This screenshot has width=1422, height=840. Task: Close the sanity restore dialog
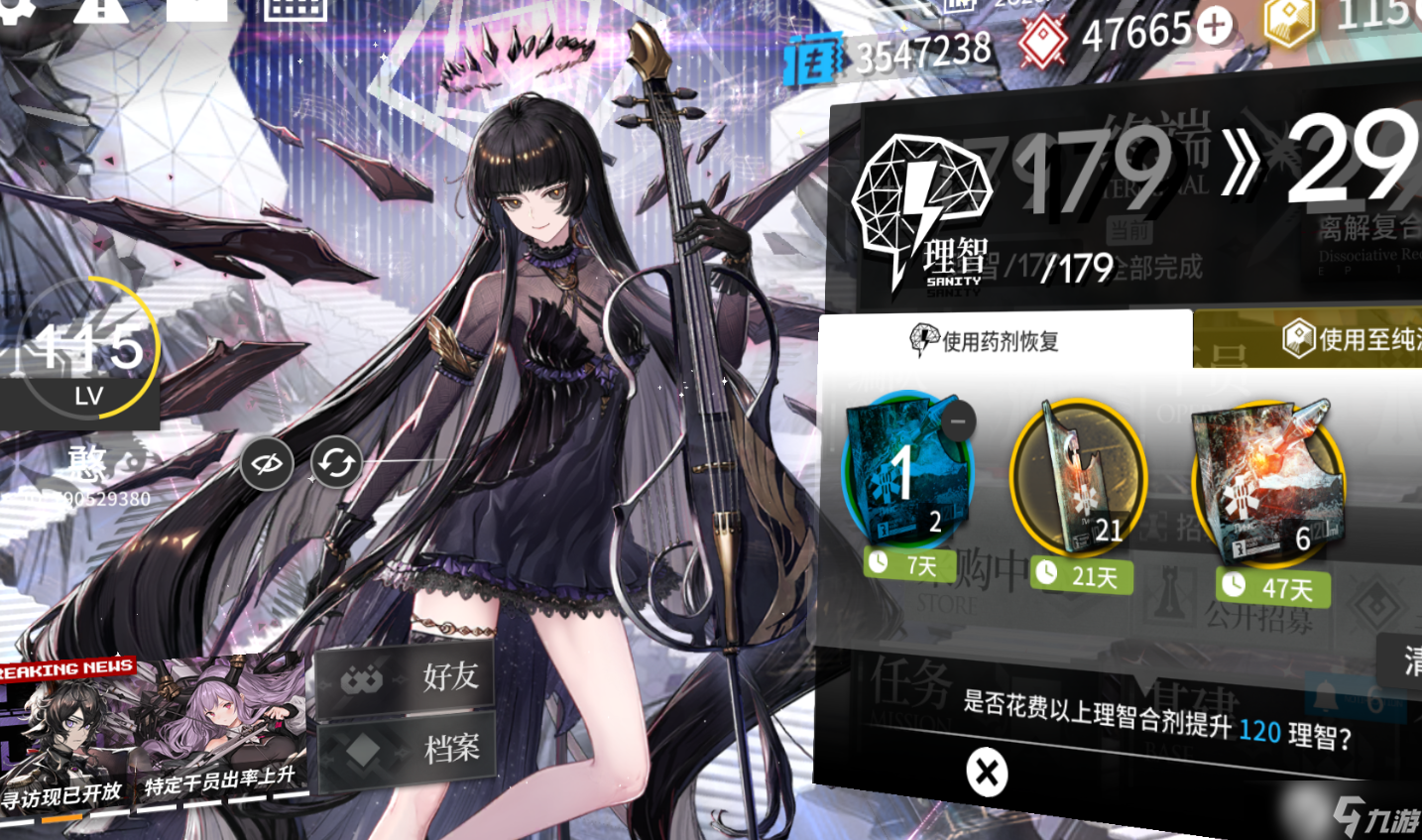point(987,773)
